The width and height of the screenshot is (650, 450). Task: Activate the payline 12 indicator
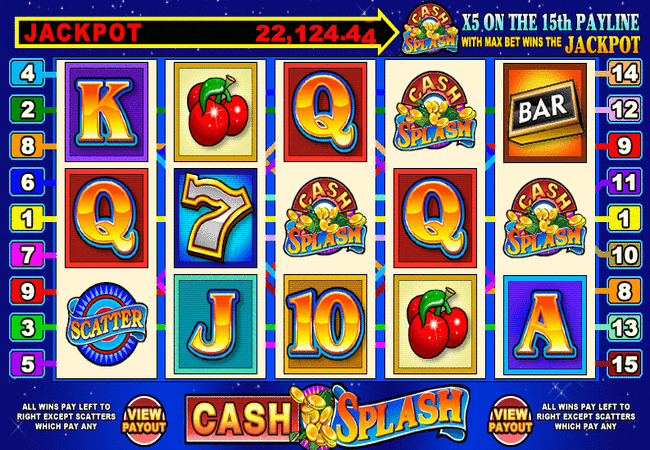622,109
